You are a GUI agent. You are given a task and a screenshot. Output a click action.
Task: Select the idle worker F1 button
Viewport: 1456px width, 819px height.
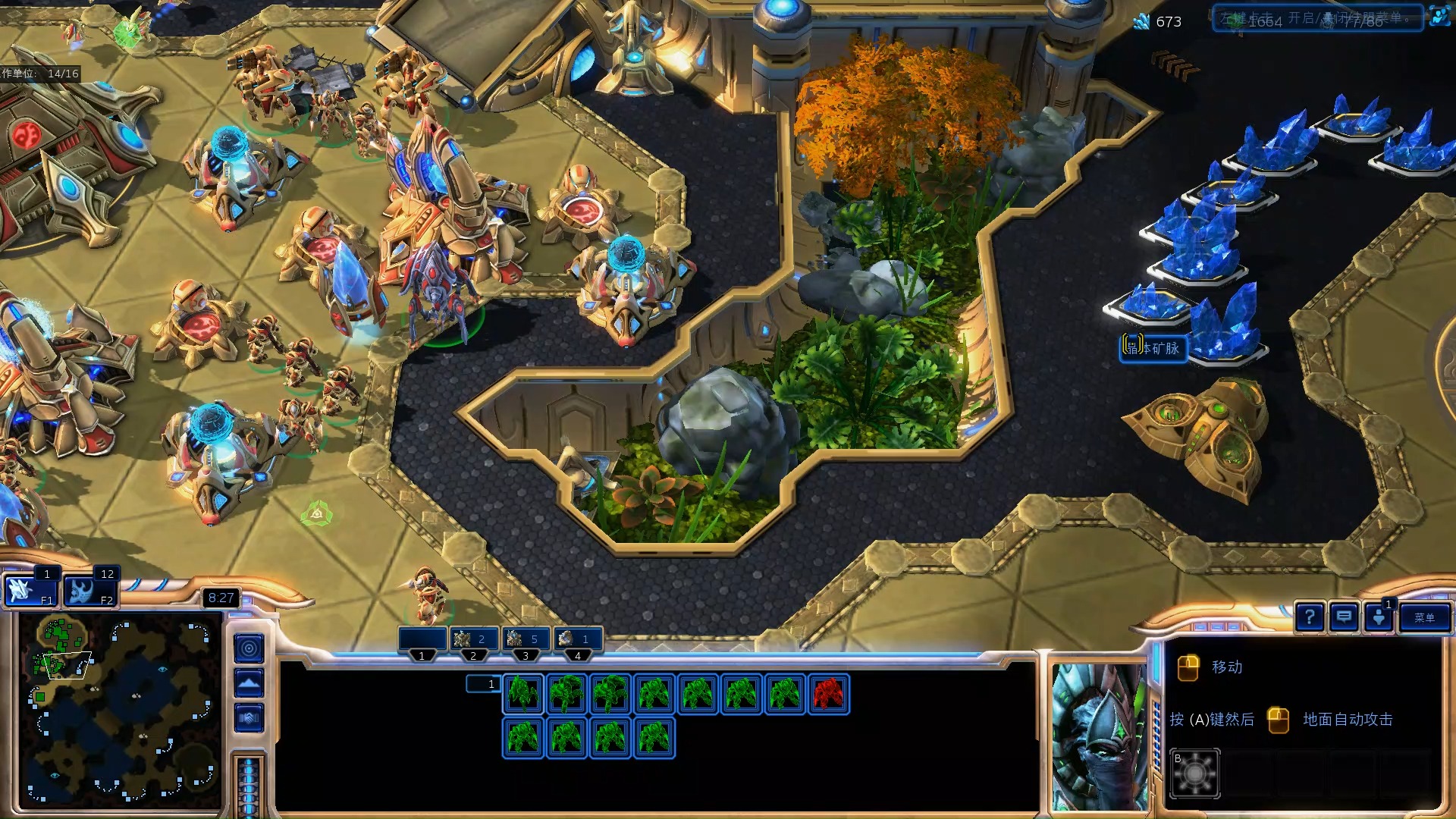(x=30, y=590)
